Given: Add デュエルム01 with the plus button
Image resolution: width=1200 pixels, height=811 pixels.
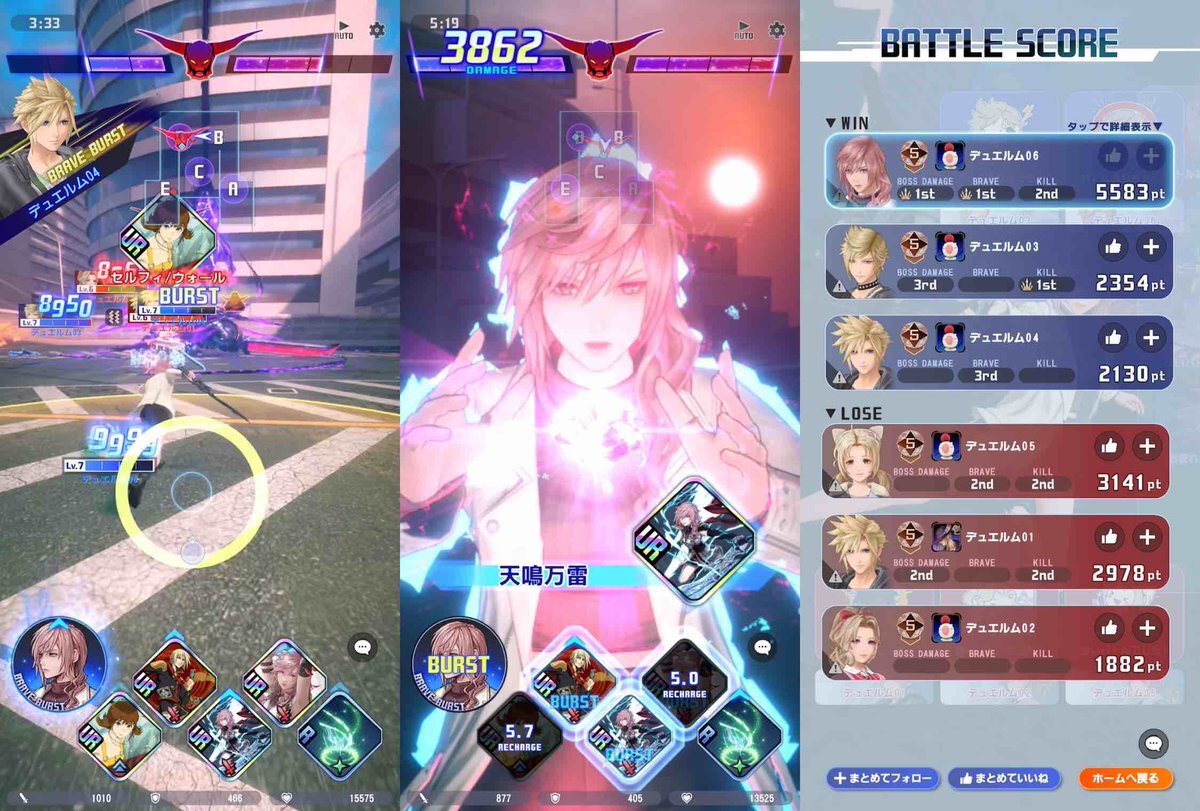Looking at the screenshot, I should click(1147, 537).
